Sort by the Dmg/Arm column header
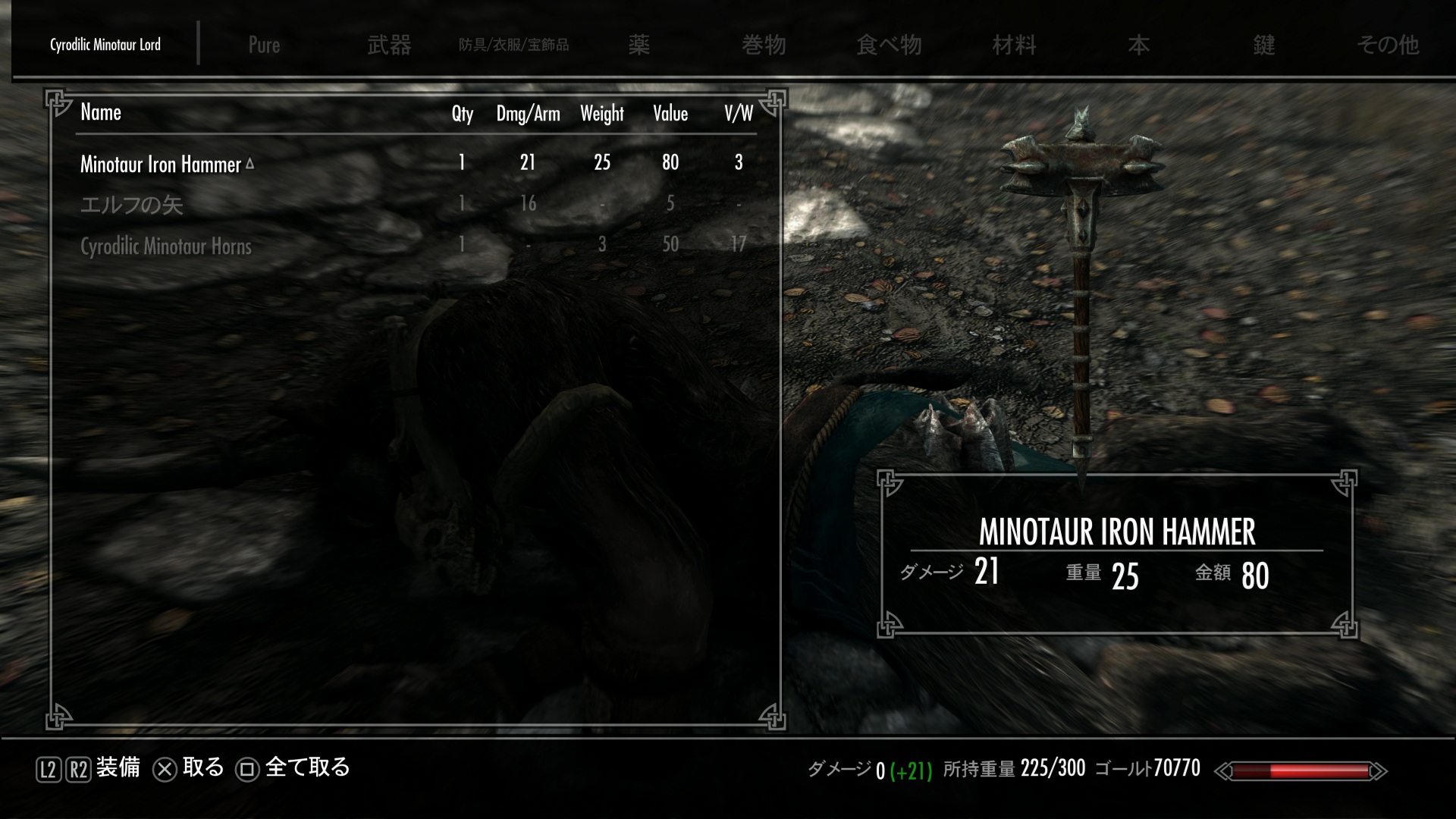This screenshot has width=1456, height=819. (528, 114)
